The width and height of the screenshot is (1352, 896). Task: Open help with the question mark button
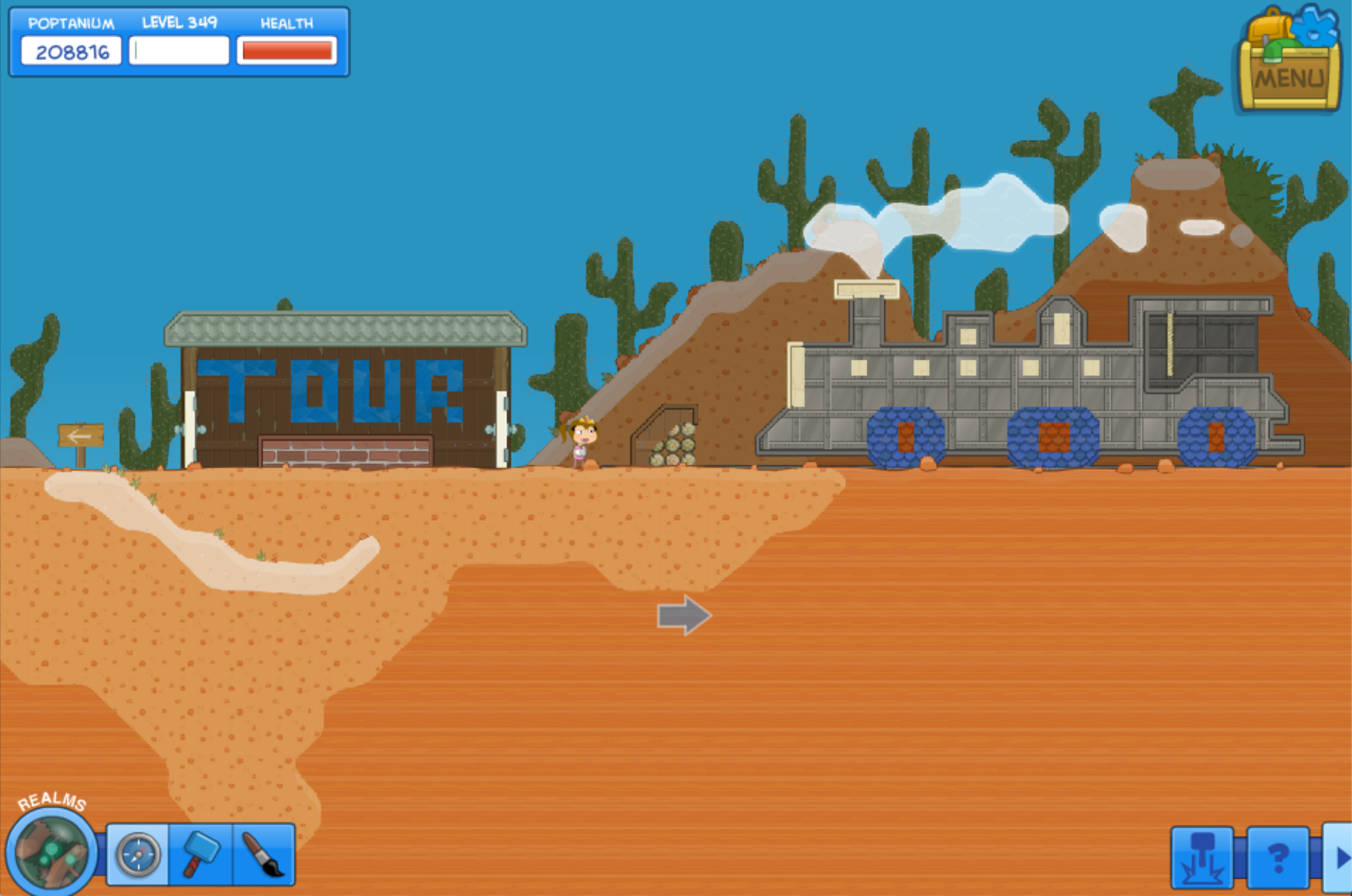point(1277,857)
